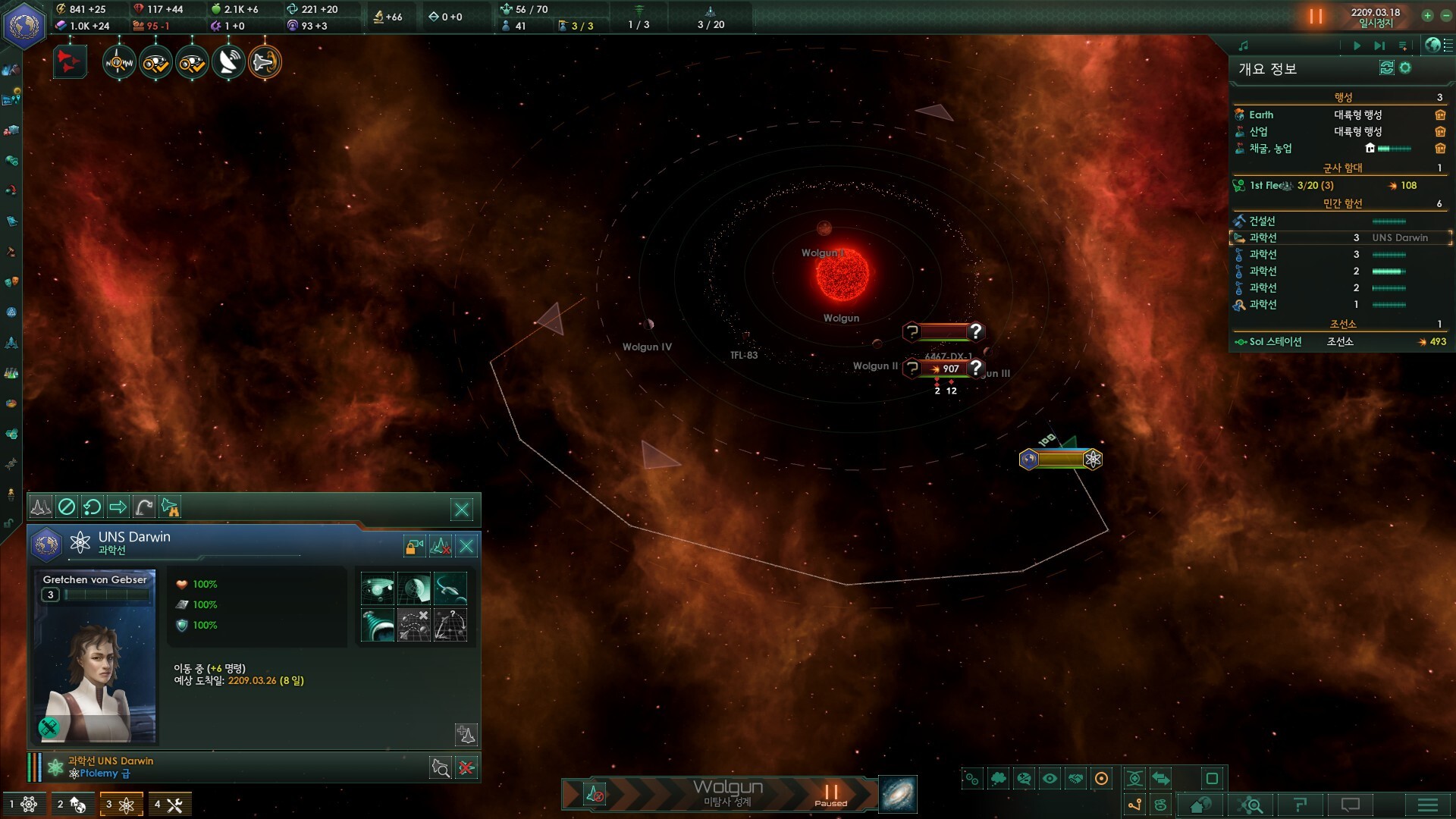Screen dimensions: 1456x819
Task: Select Sol starbase shipyard entry
Action: pyautogui.click(x=1276, y=341)
